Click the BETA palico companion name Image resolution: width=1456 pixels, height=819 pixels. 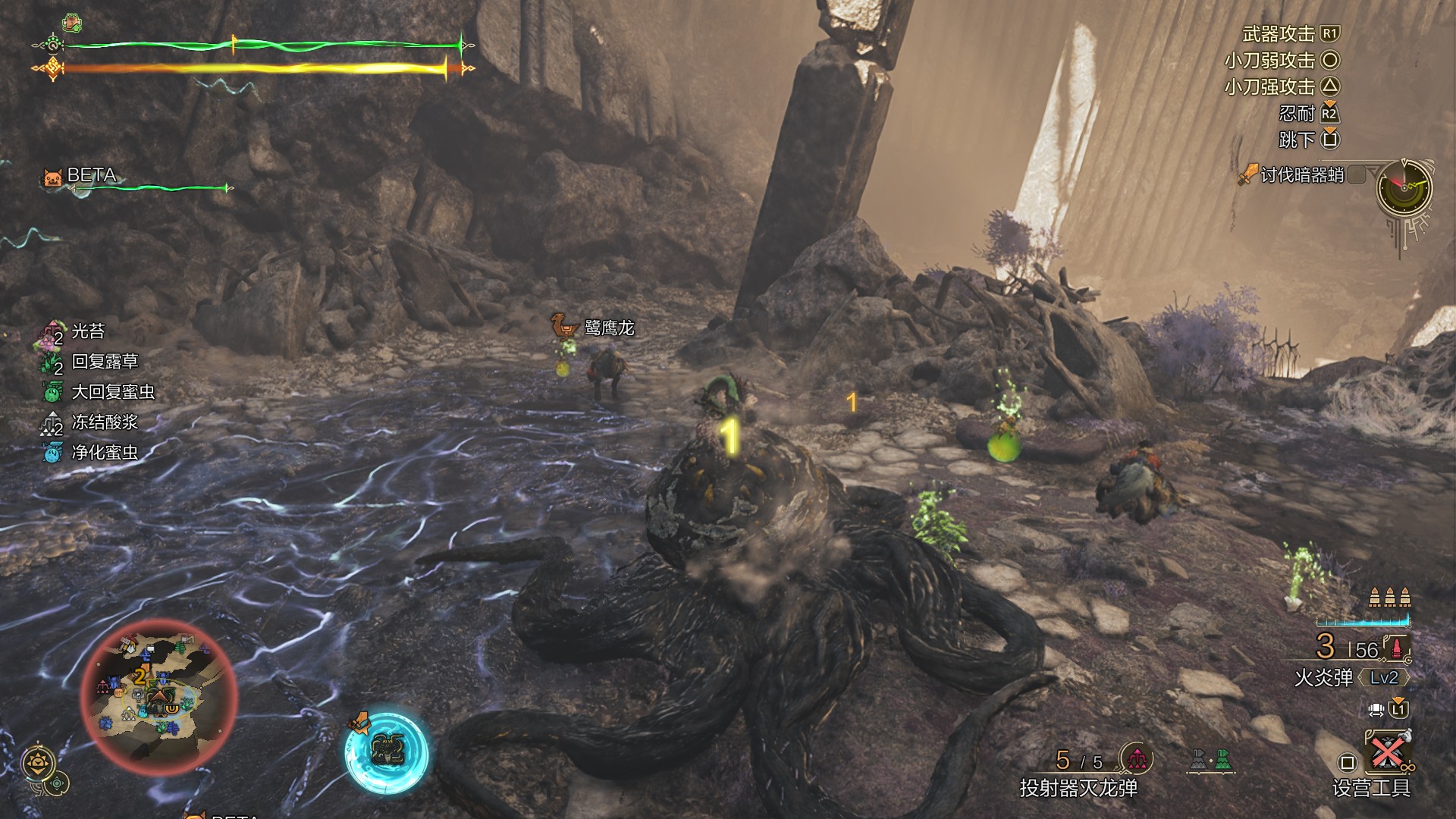pos(92,175)
